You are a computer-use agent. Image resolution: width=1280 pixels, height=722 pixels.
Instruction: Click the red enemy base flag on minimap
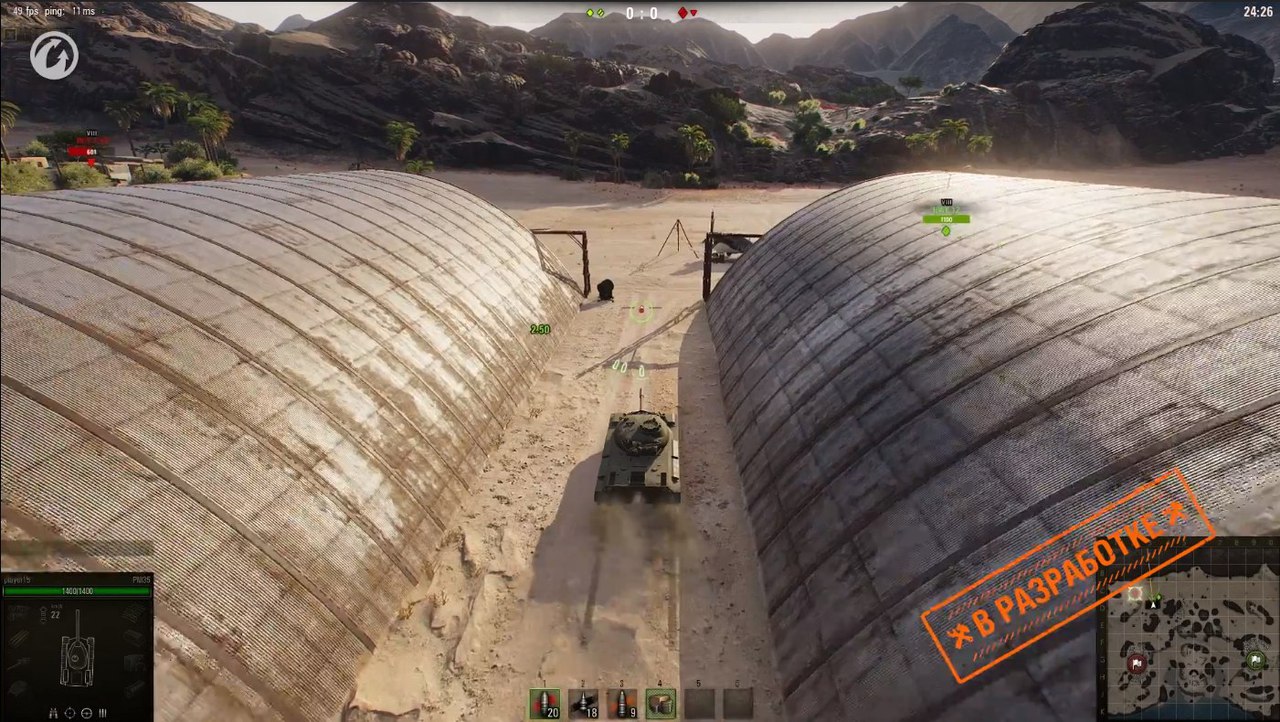[1137, 664]
